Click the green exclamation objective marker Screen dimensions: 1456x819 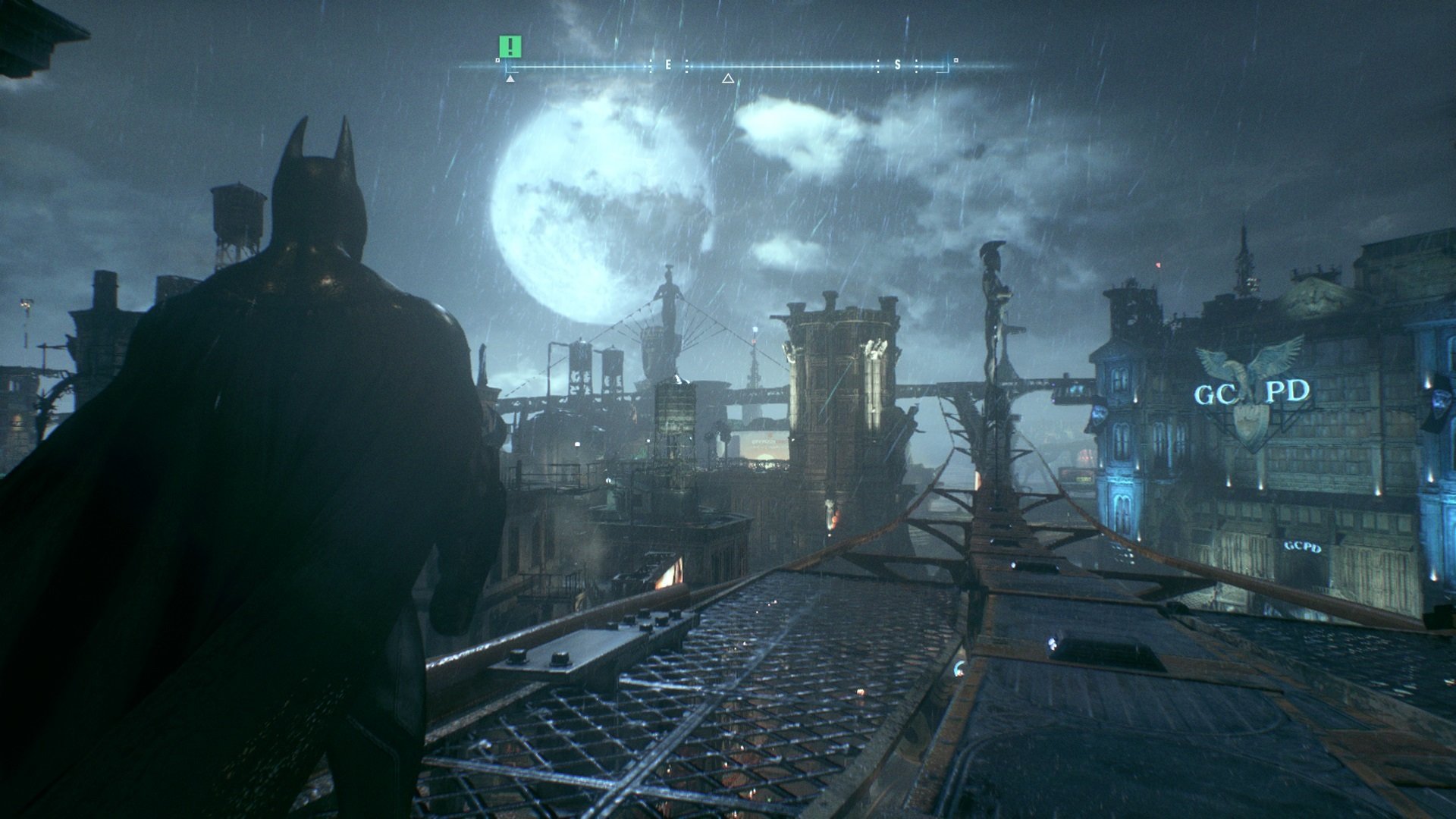coord(510,46)
